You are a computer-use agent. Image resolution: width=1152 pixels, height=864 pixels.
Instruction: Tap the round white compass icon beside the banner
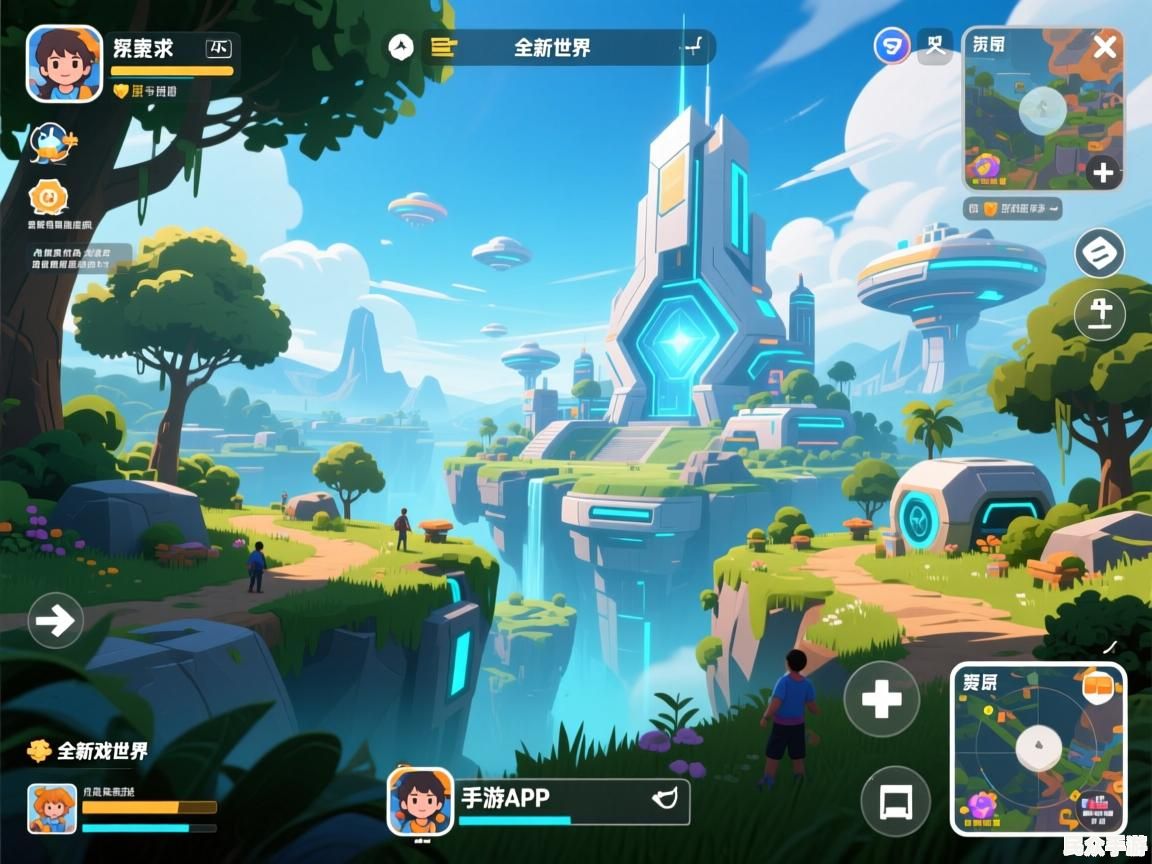(401, 46)
